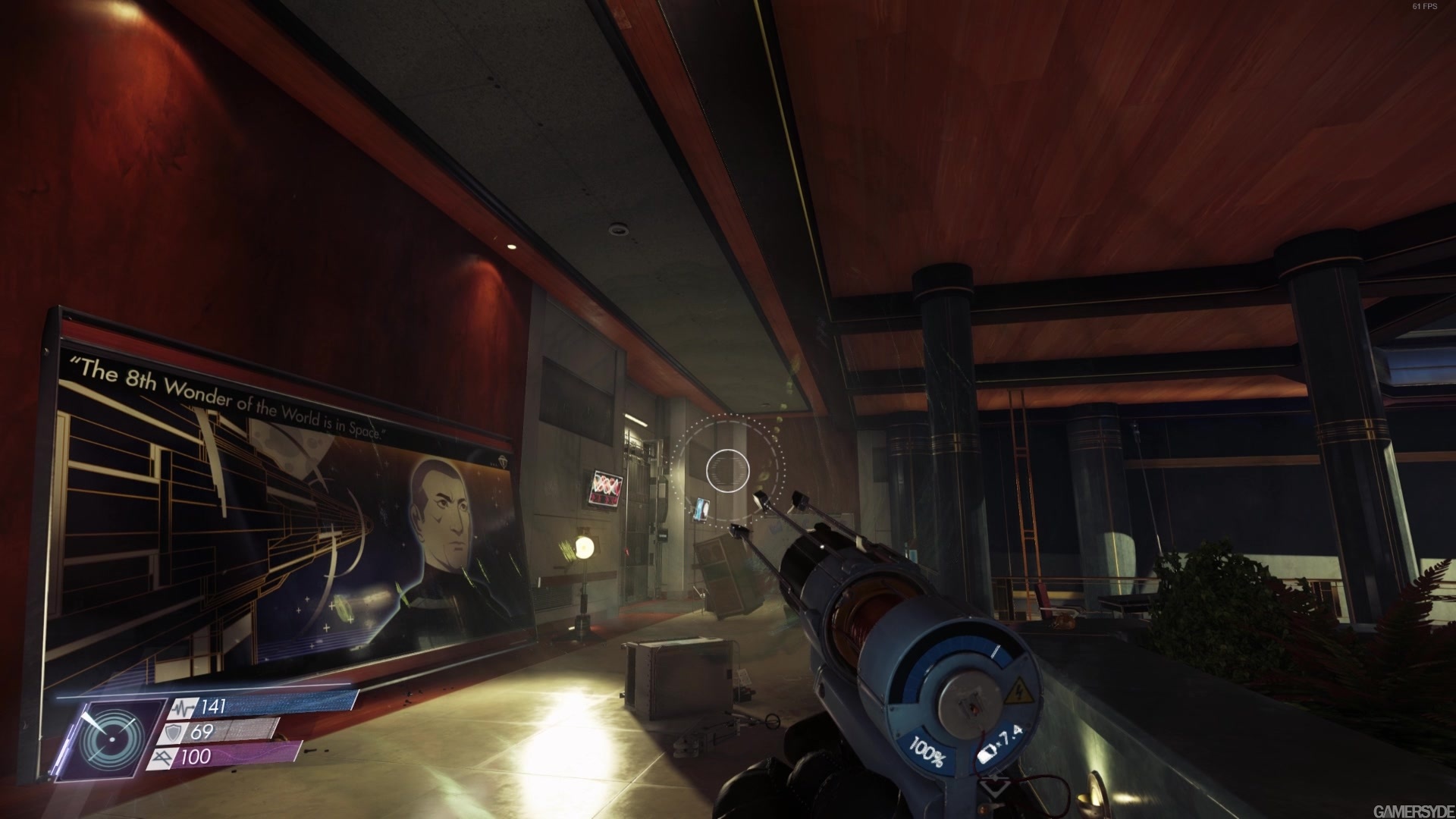The image size is (1456, 819).
Task: Click the downward arrow marker below the weapon dial
Action: 995,786
